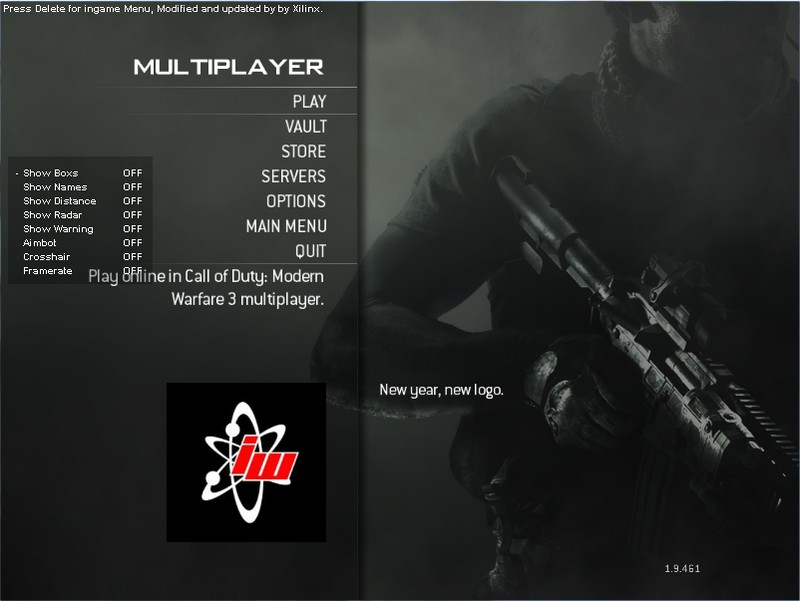Open the OPTIONS menu

[296, 201]
